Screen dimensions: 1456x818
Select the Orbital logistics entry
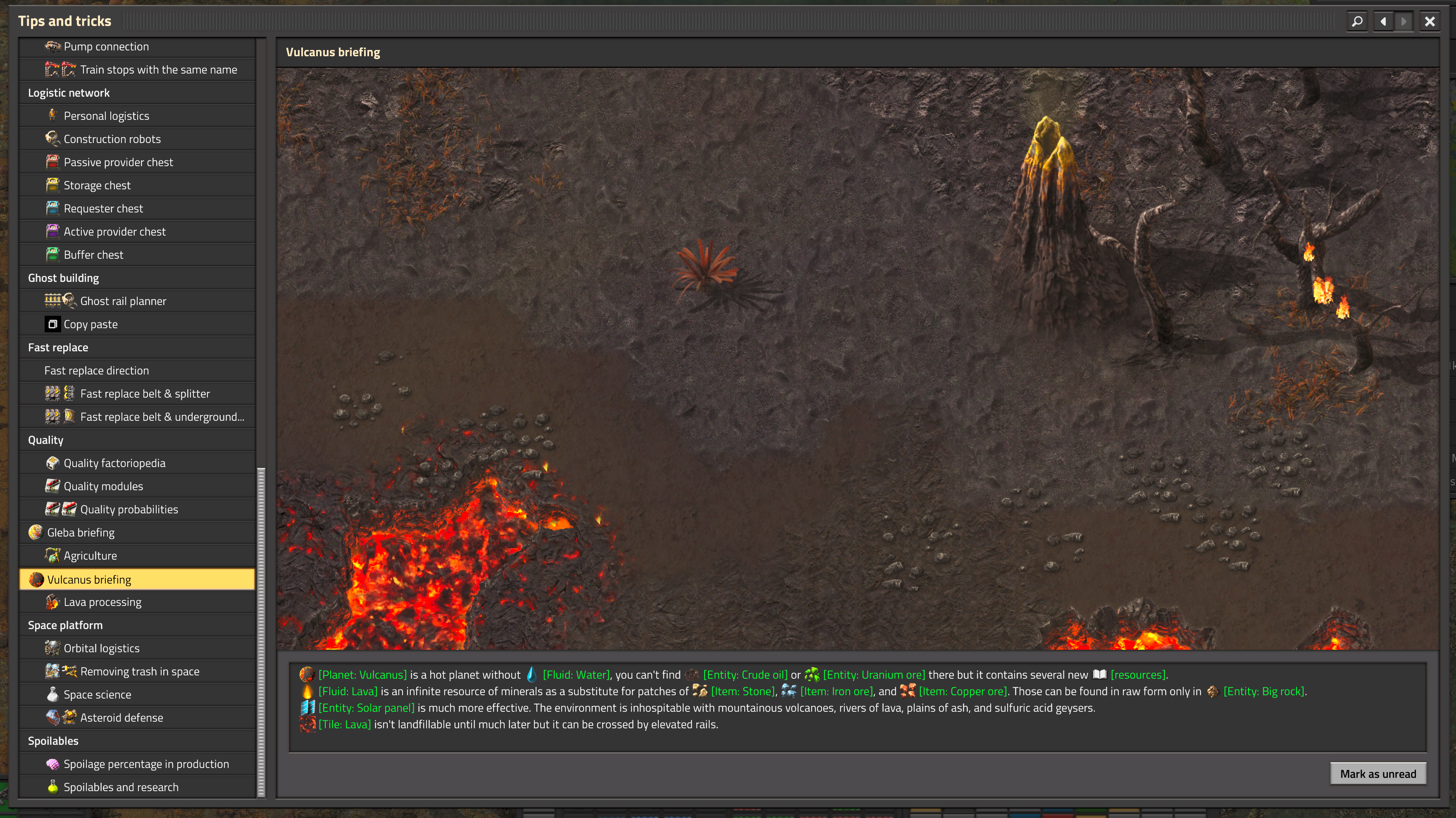(x=101, y=649)
